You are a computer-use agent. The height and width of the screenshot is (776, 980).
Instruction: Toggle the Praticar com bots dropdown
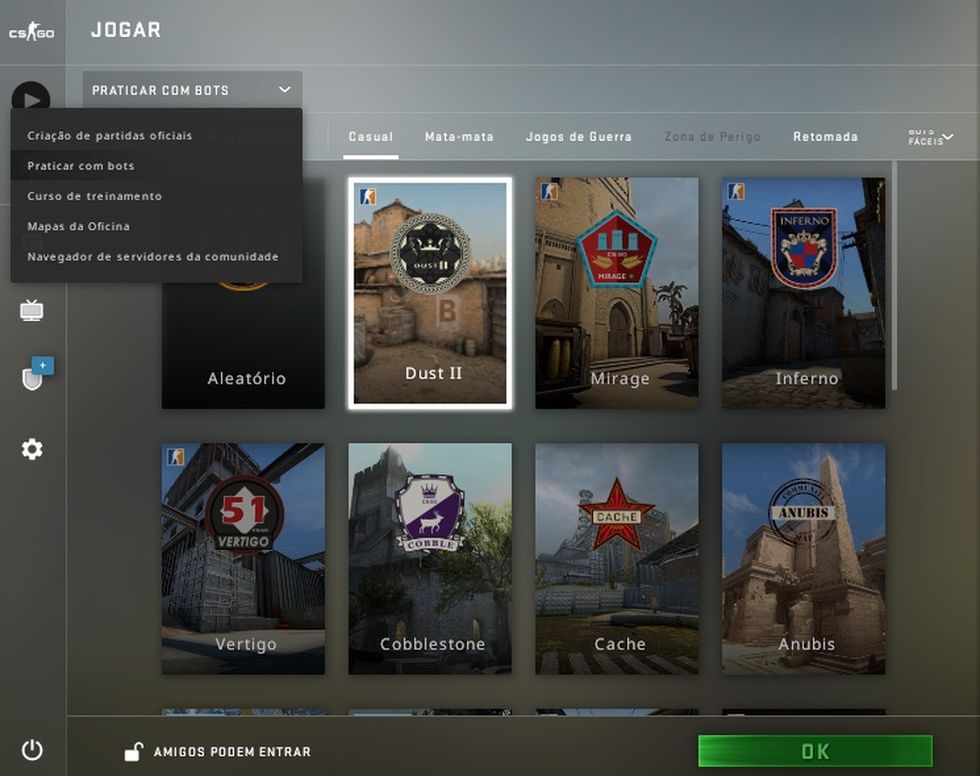(x=192, y=90)
